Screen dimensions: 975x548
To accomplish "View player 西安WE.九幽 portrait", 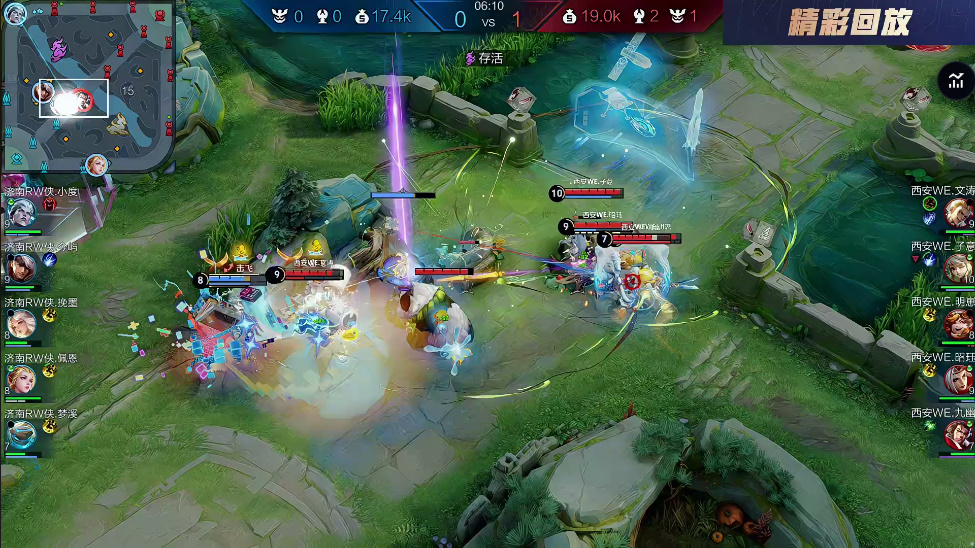I will click(x=958, y=434).
